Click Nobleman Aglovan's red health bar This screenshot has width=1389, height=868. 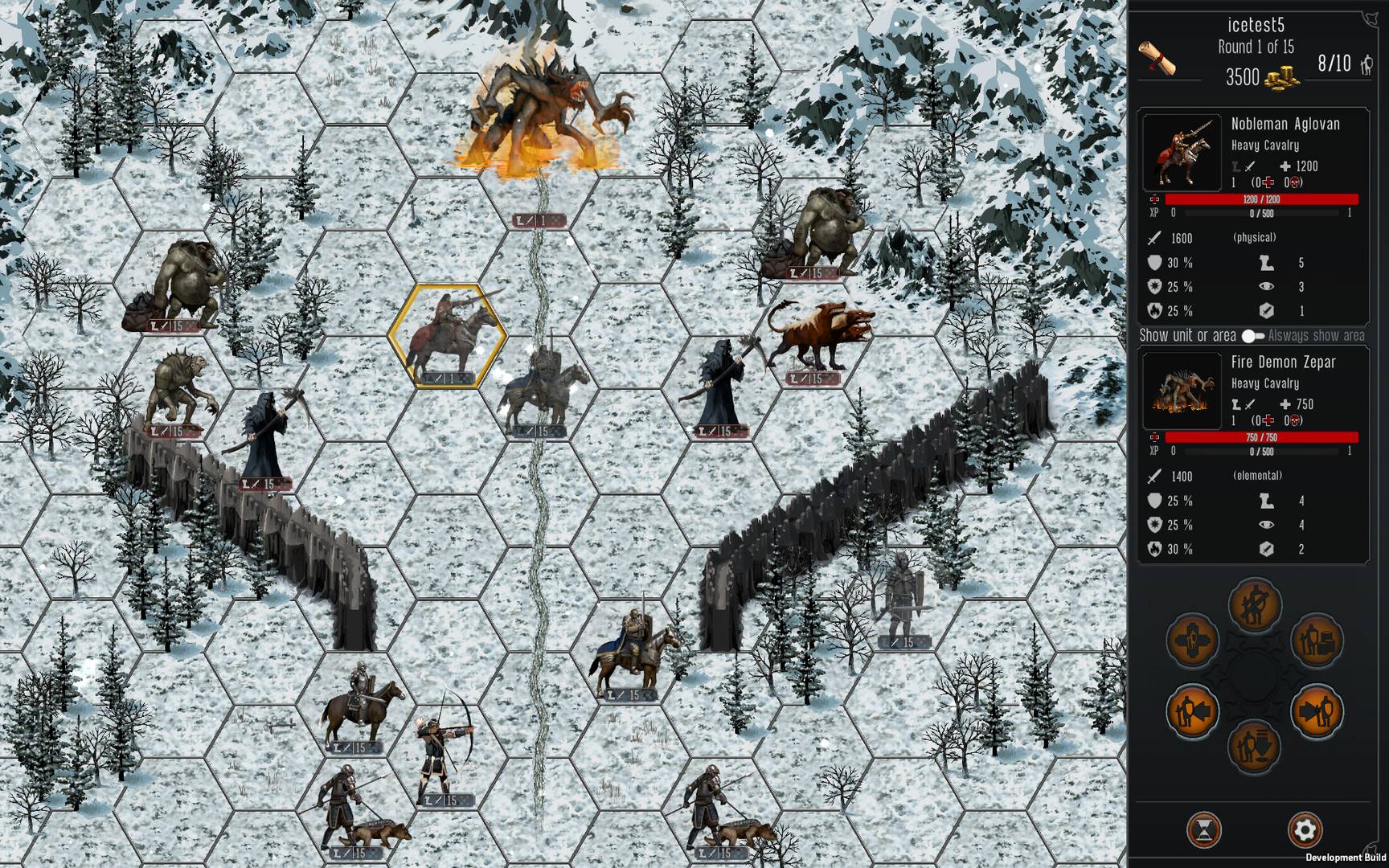1262,199
